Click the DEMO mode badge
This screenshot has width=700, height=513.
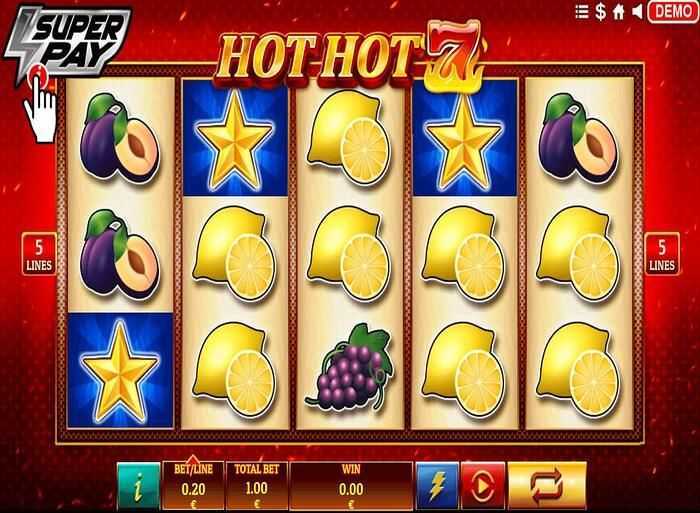pyautogui.click(x=672, y=12)
